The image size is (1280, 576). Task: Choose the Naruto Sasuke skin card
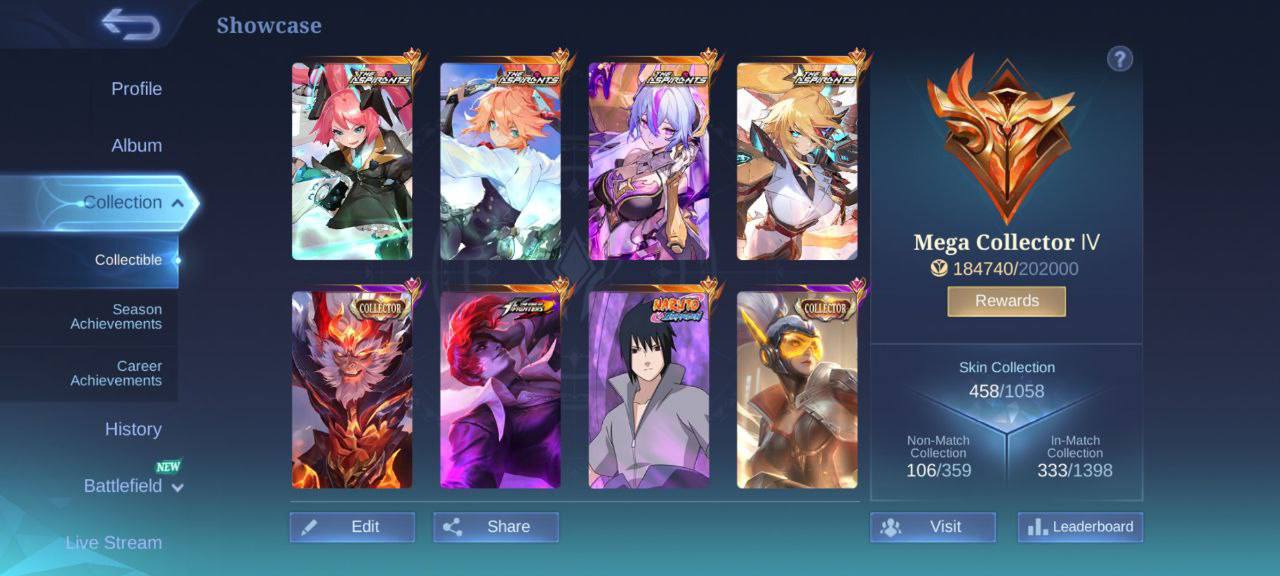pyautogui.click(x=649, y=390)
